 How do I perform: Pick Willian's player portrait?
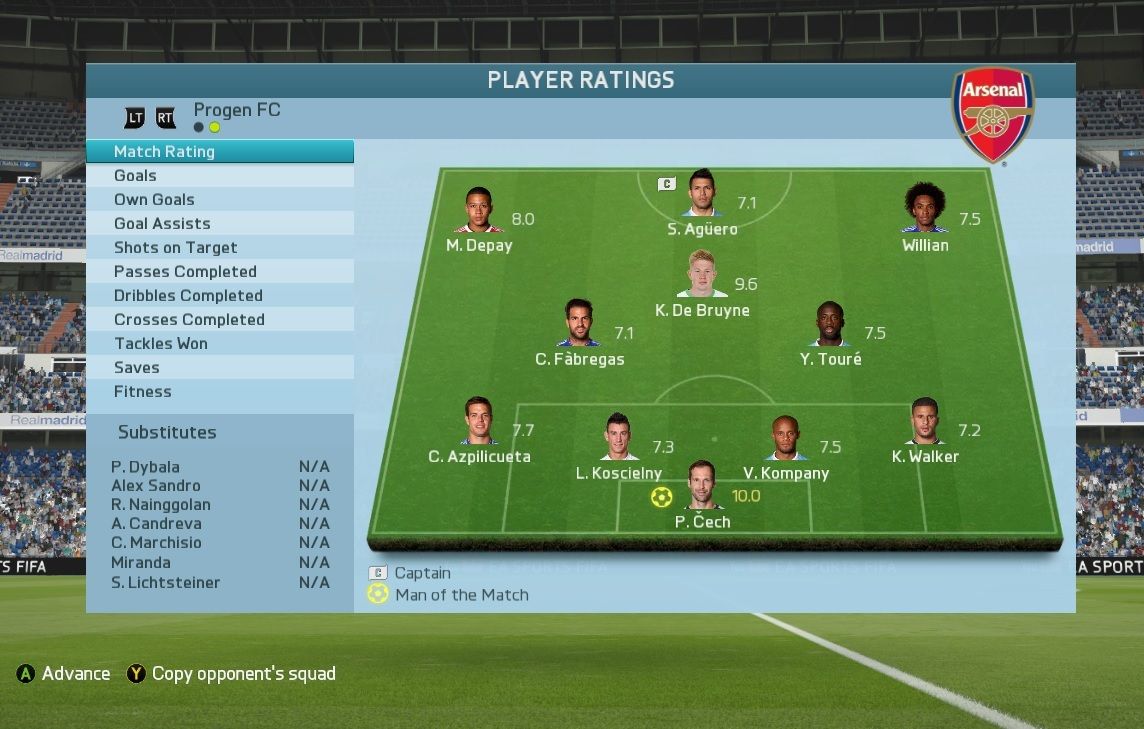coord(925,208)
